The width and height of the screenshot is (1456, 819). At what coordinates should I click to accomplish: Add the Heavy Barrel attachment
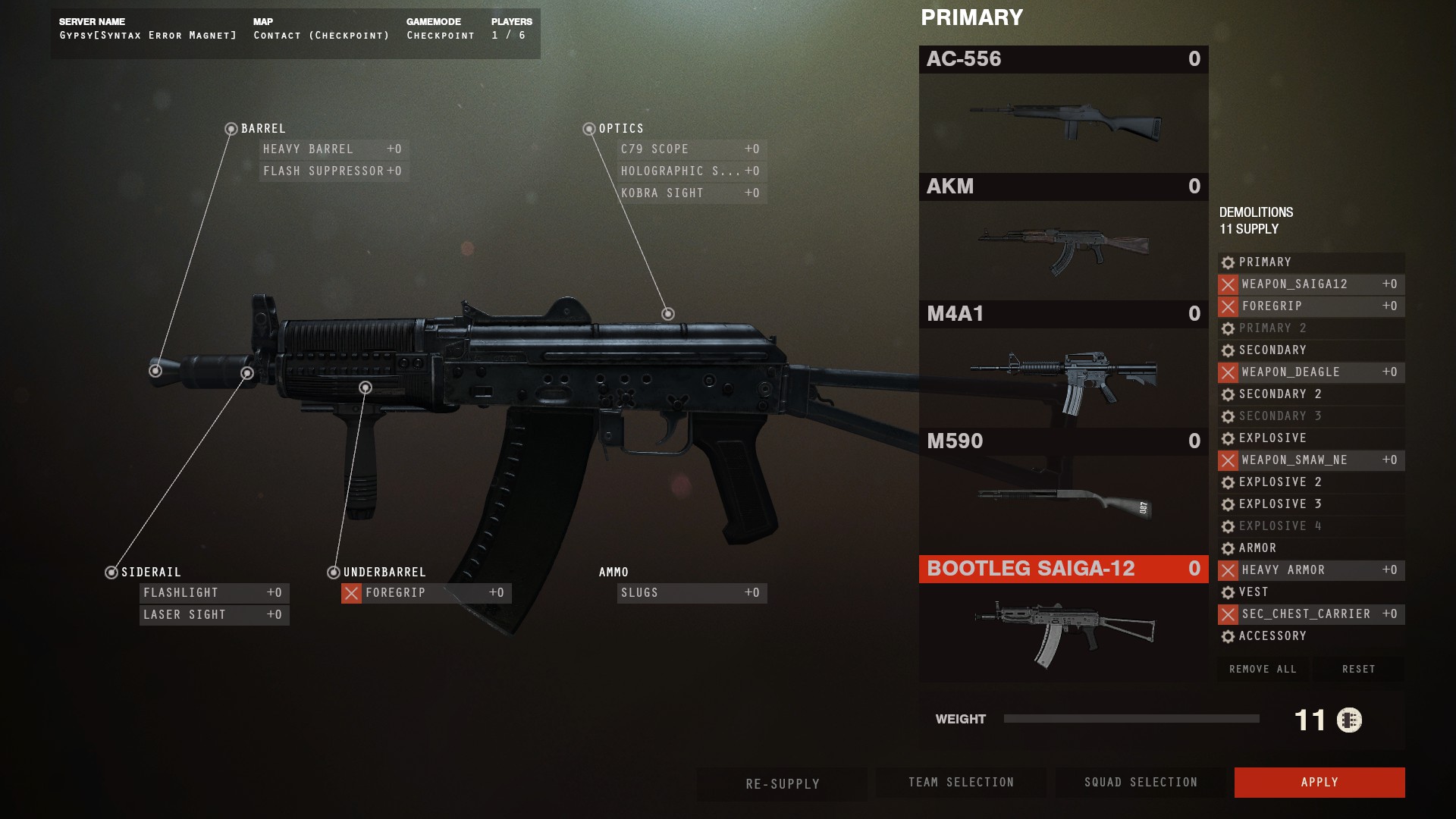333,149
